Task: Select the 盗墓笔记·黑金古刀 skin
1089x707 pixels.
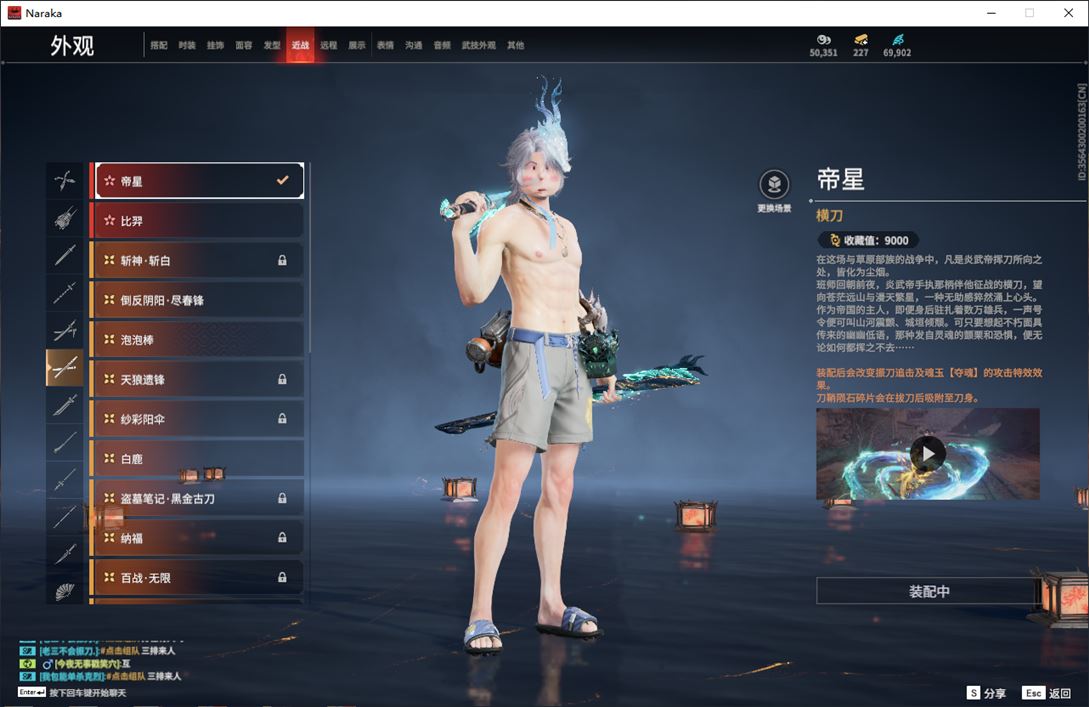Action: (x=198, y=498)
